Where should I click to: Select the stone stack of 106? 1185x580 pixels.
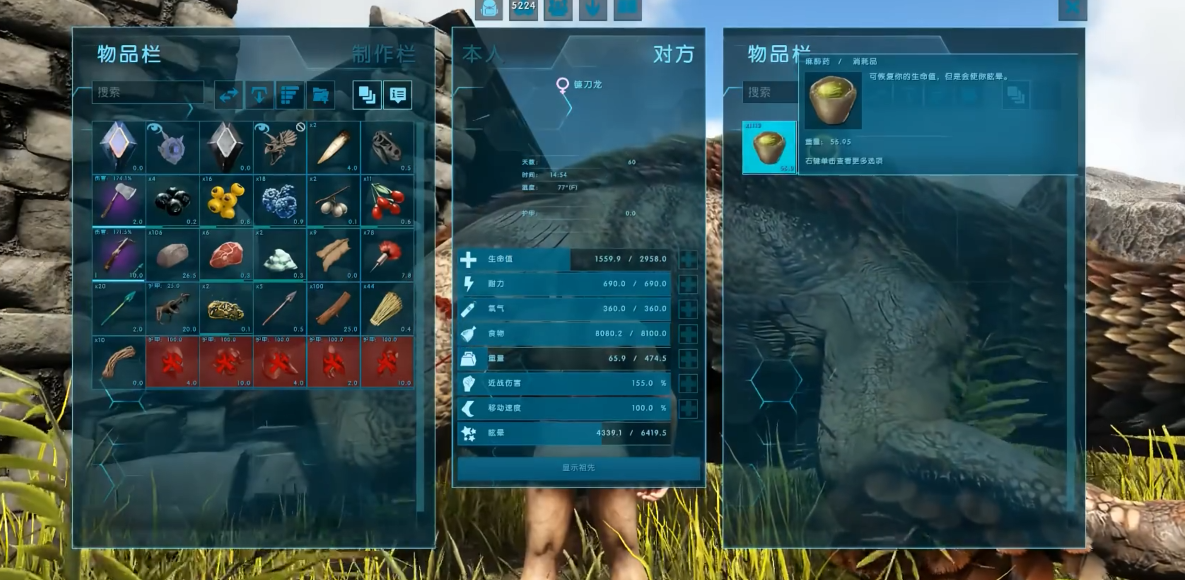[x=172, y=254]
